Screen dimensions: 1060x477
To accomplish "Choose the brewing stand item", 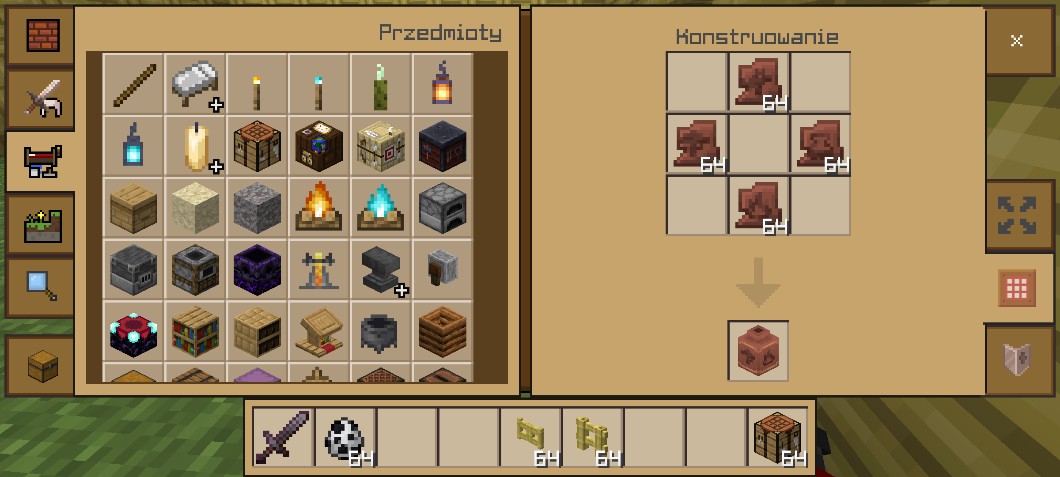I will pos(319,269).
